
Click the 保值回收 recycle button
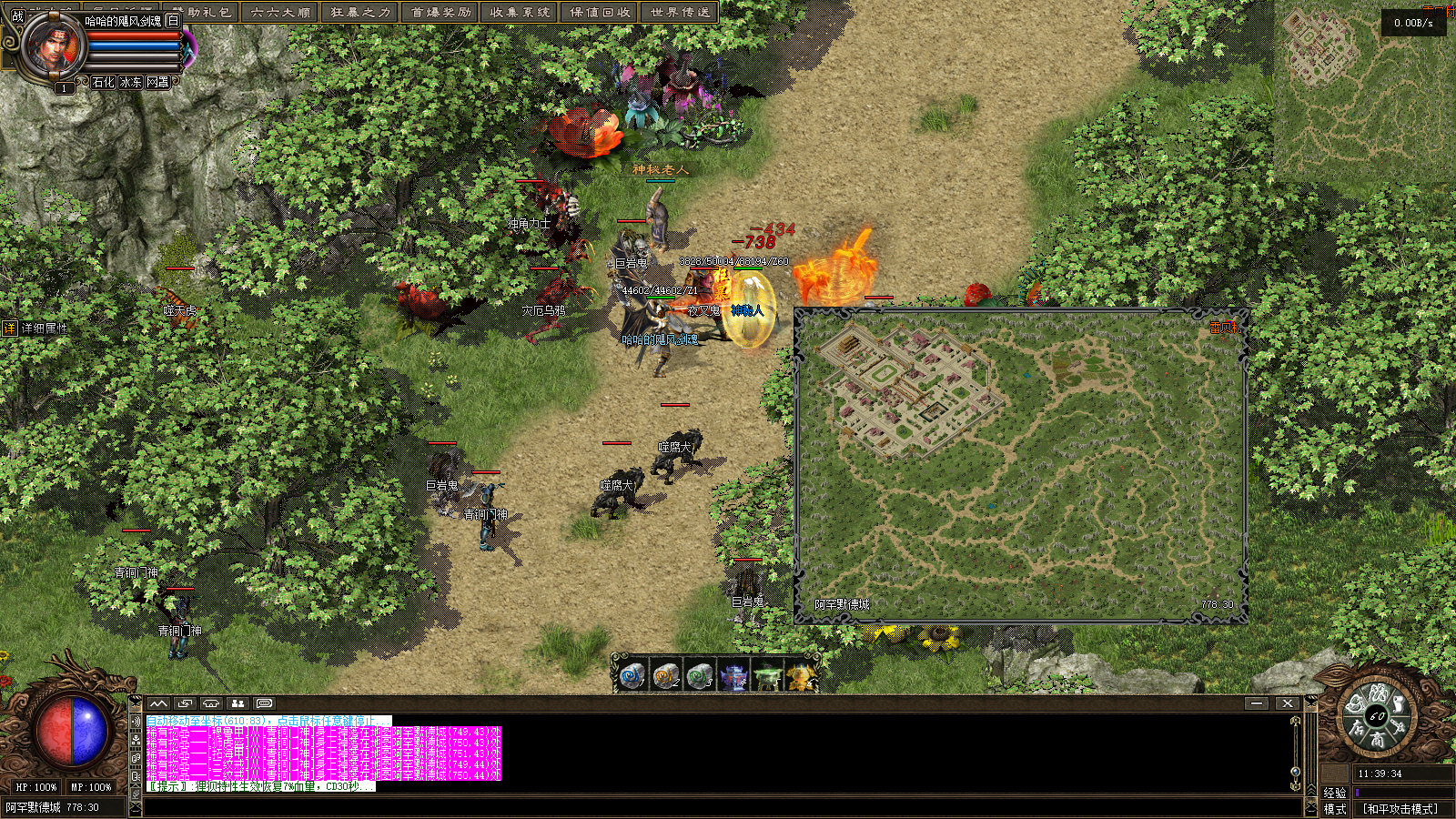(x=601, y=12)
